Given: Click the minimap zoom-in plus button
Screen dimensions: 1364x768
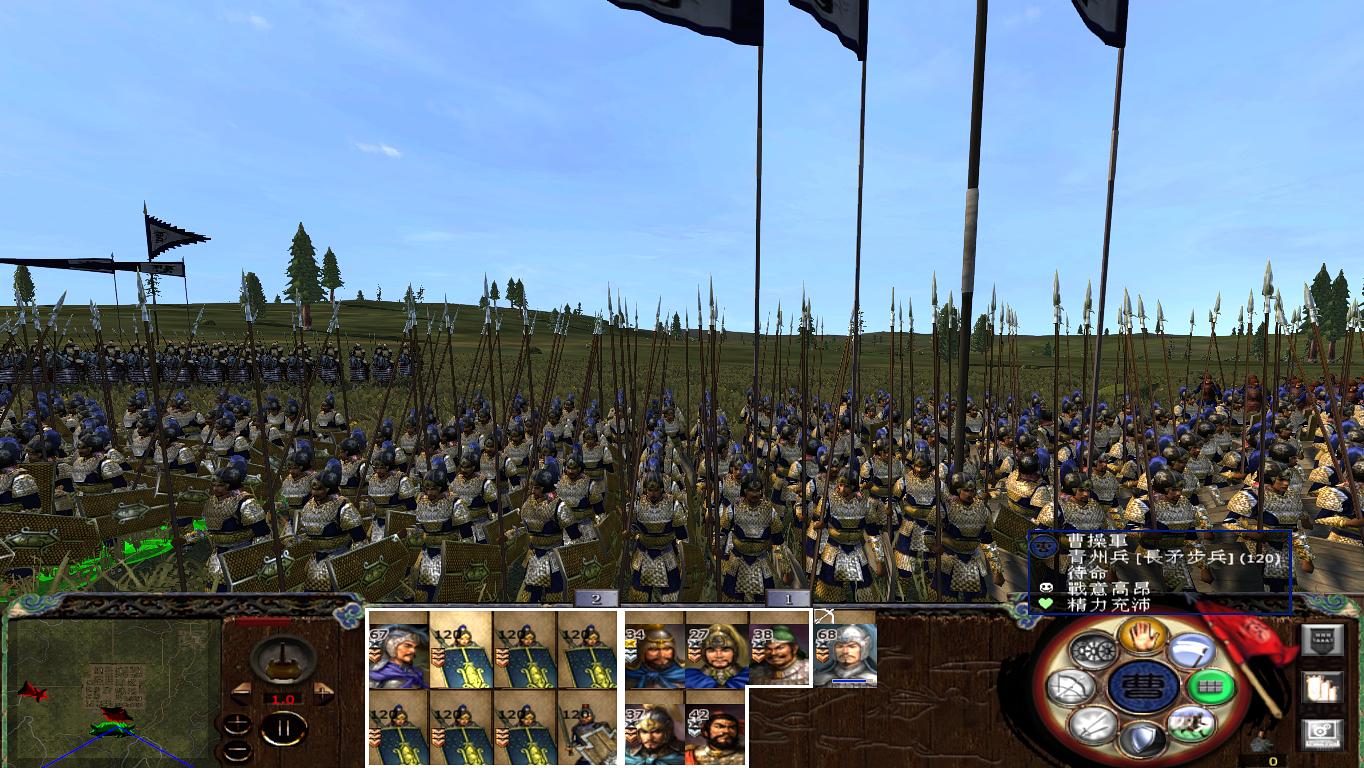Looking at the screenshot, I should tap(238, 724).
